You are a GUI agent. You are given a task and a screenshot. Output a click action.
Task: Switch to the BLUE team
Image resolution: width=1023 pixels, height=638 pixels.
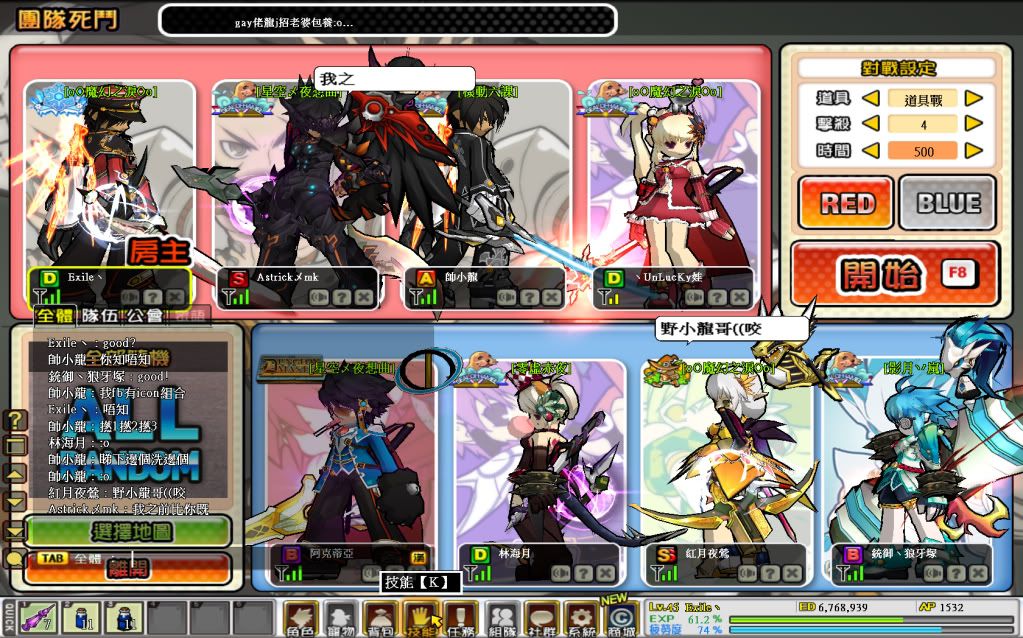point(947,203)
